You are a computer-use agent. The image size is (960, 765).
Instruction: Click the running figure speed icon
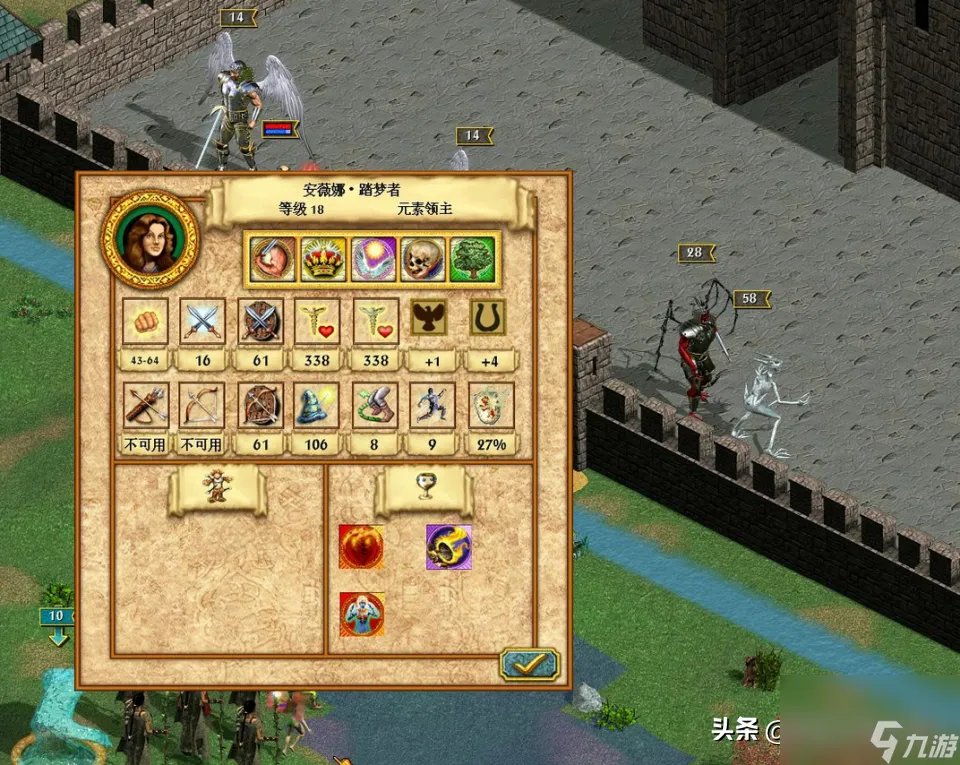432,406
